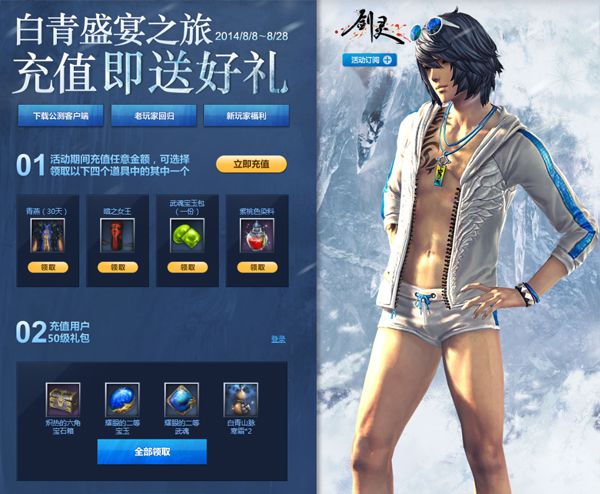Viewport: 600px width, 494px height.
Task: Claim the 紫桃色染料 dye with 领取
Action: [x=255, y=268]
